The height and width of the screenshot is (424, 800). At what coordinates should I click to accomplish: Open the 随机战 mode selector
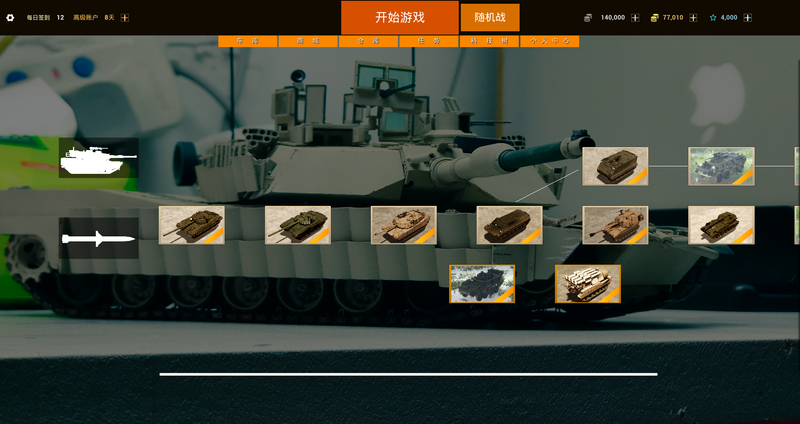[x=490, y=17]
